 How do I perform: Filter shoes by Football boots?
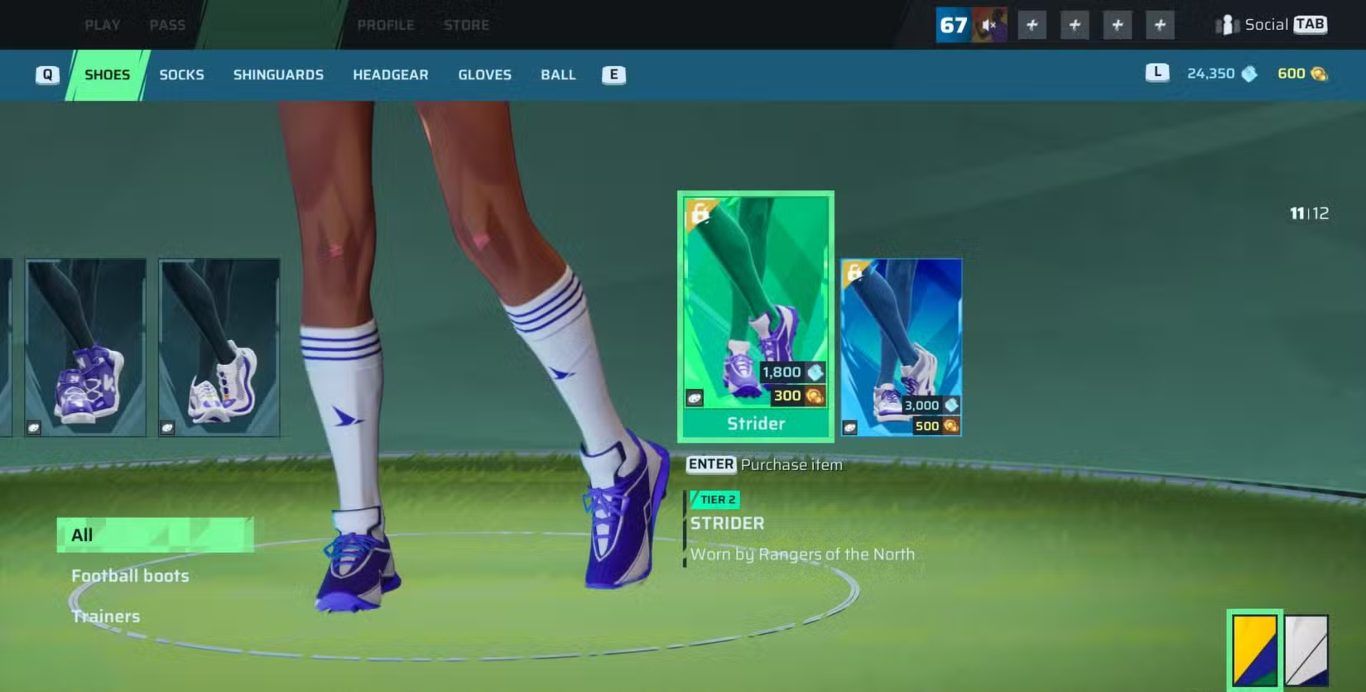tap(130, 576)
